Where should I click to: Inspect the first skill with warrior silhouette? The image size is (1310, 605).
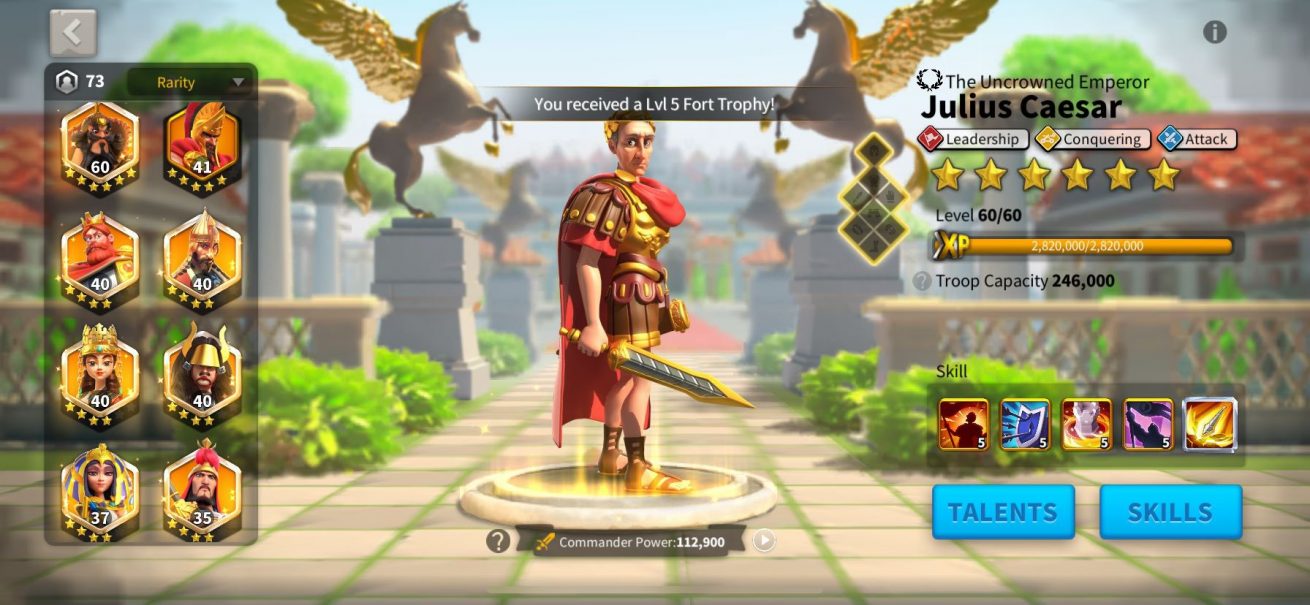pyautogui.click(x=963, y=424)
